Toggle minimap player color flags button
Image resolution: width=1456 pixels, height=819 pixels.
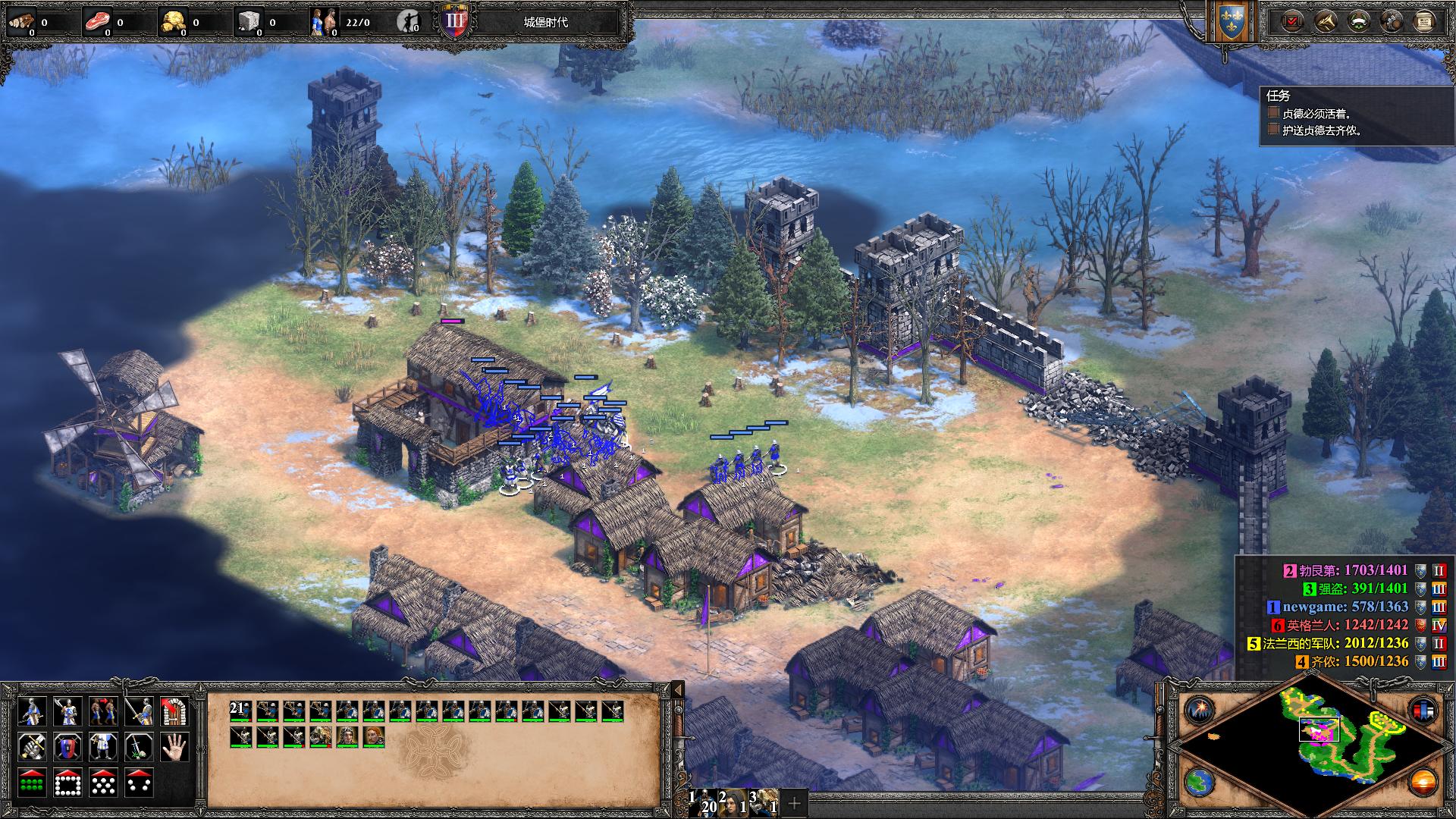click(x=1423, y=711)
